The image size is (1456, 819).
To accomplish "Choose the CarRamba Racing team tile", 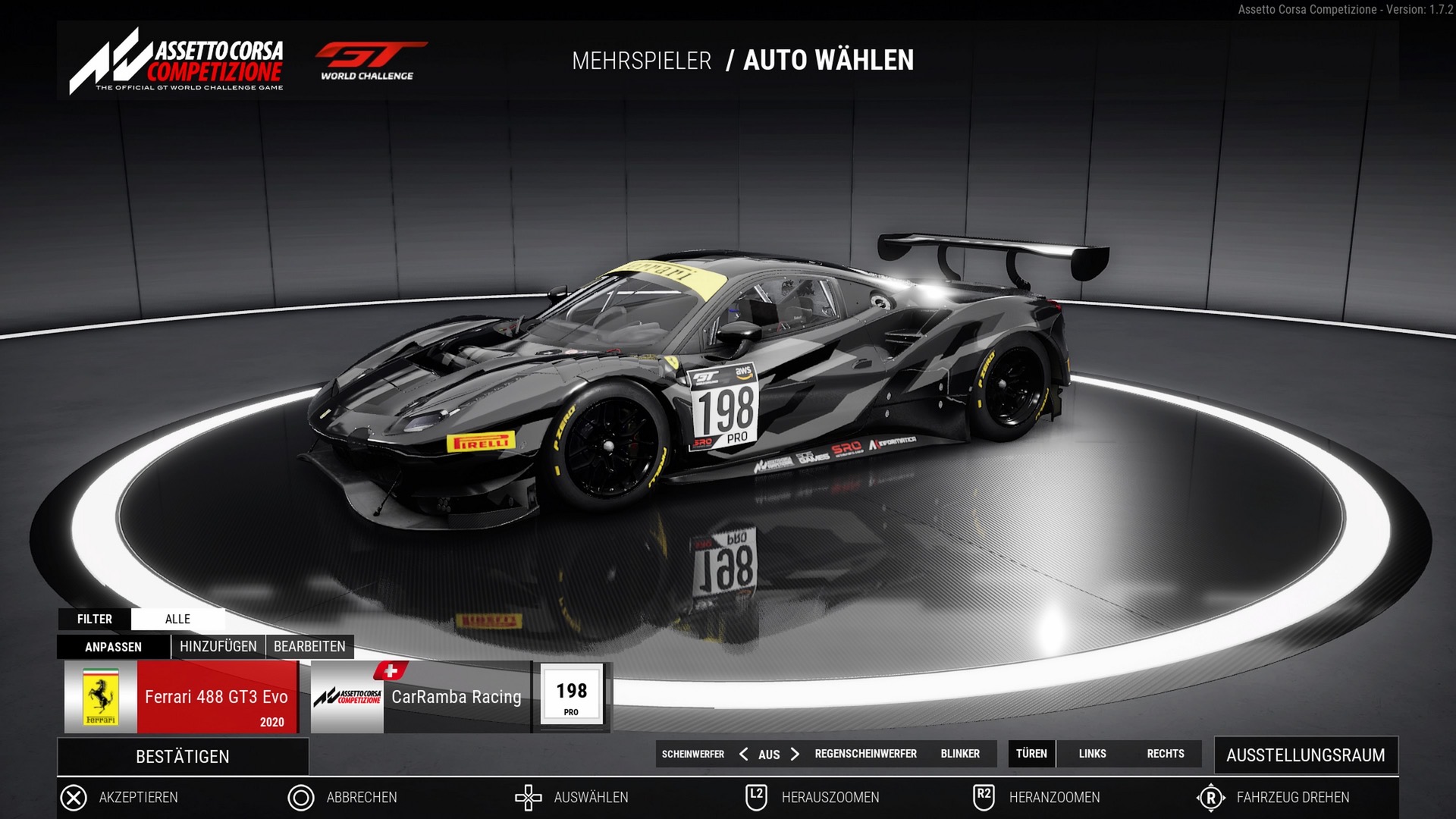I will (x=421, y=697).
